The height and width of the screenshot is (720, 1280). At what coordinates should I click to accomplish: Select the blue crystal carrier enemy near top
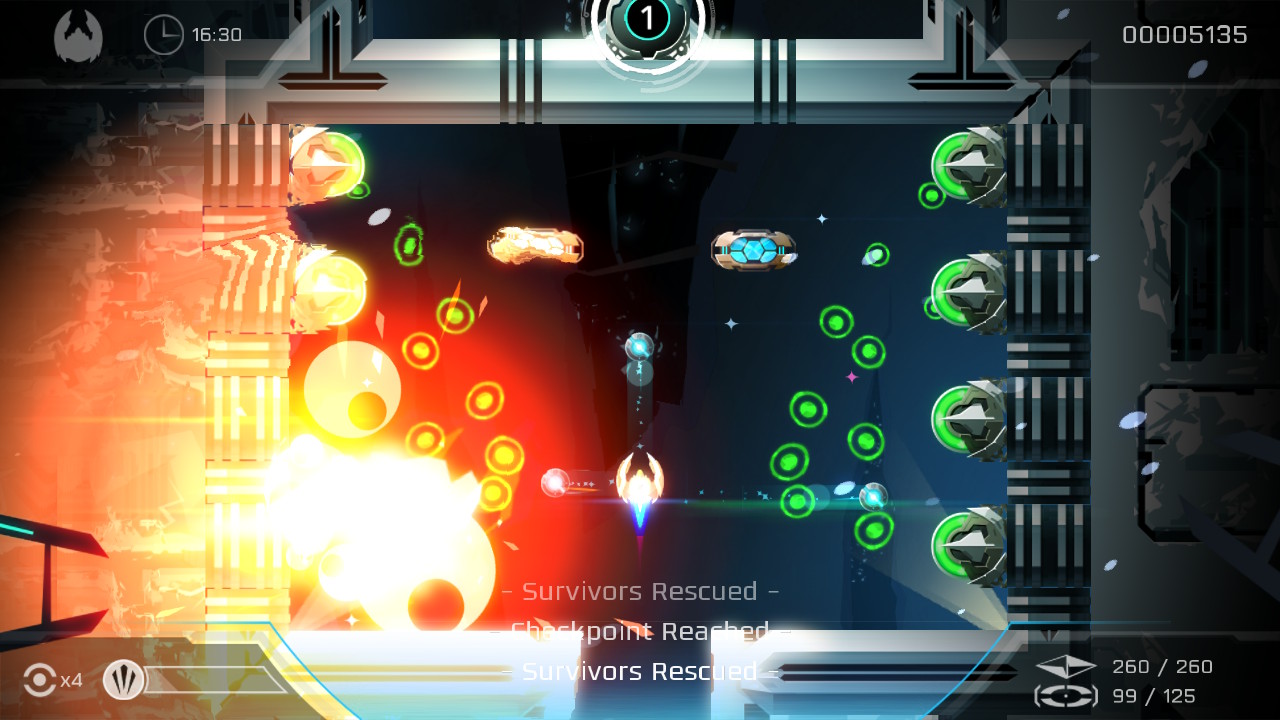click(754, 250)
